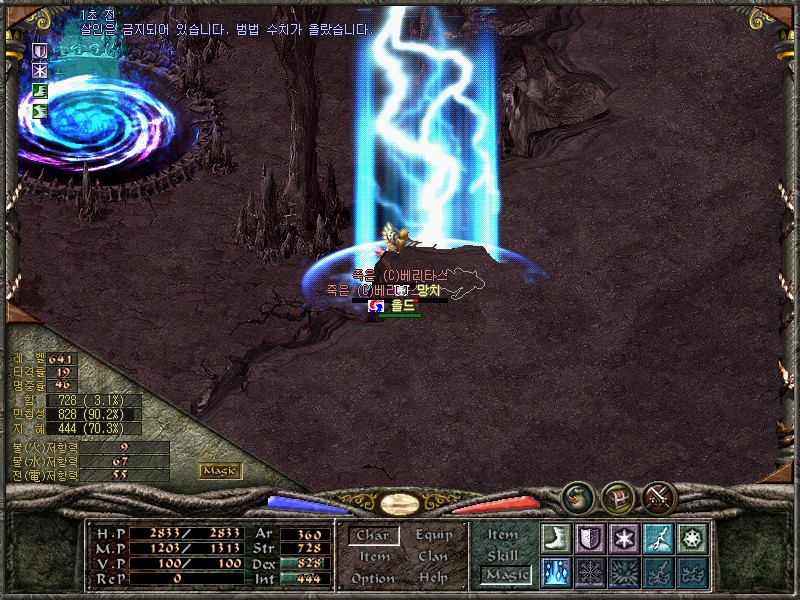Image resolution: width=800 pixels, height=600 pixels.
Task: Click the Magic button on stats panel
Action: point(220,470)
